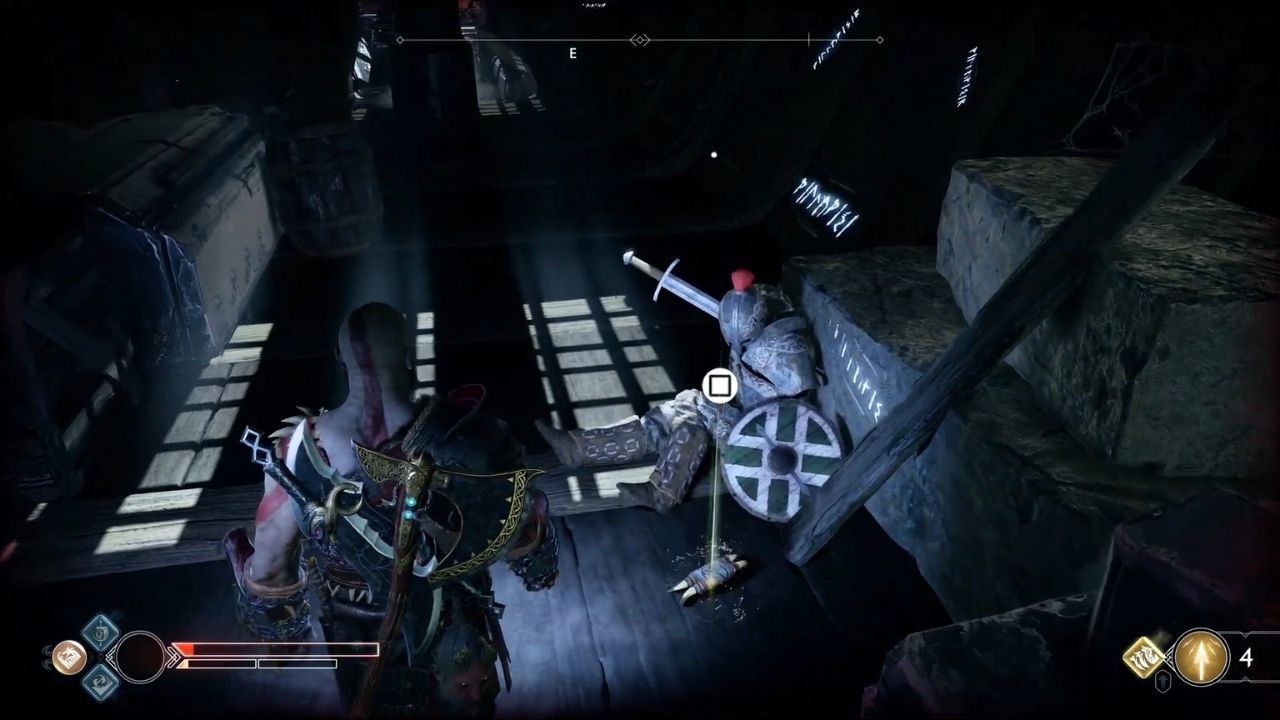
Task: Select the round bronze talisman icon
Action: (68, 657)
